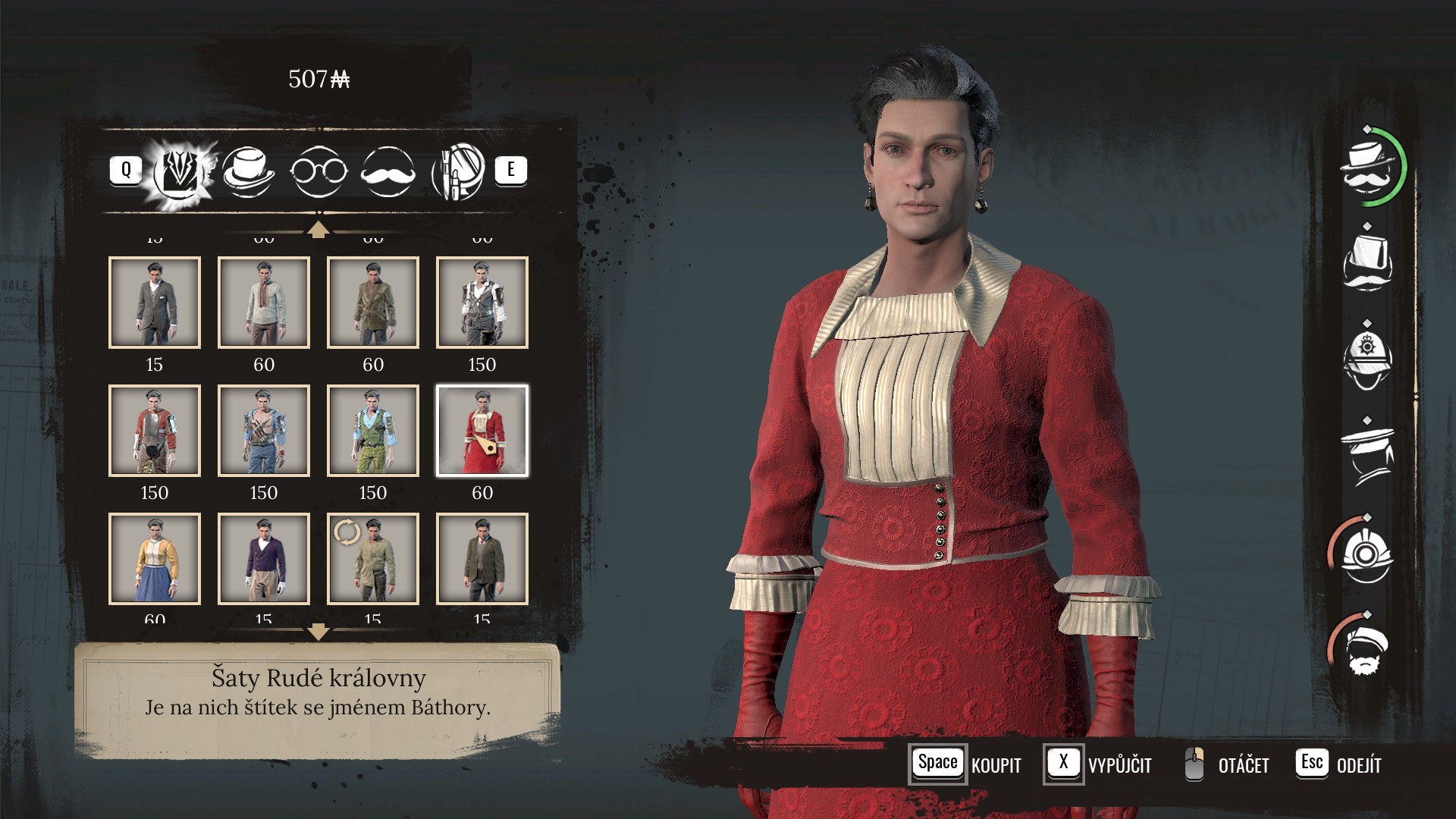The width and height of the screenshot is (1456, 819).
Task: Click the down arrow below outfit grid
Action: pyautogui.click(x=318, y=632)
